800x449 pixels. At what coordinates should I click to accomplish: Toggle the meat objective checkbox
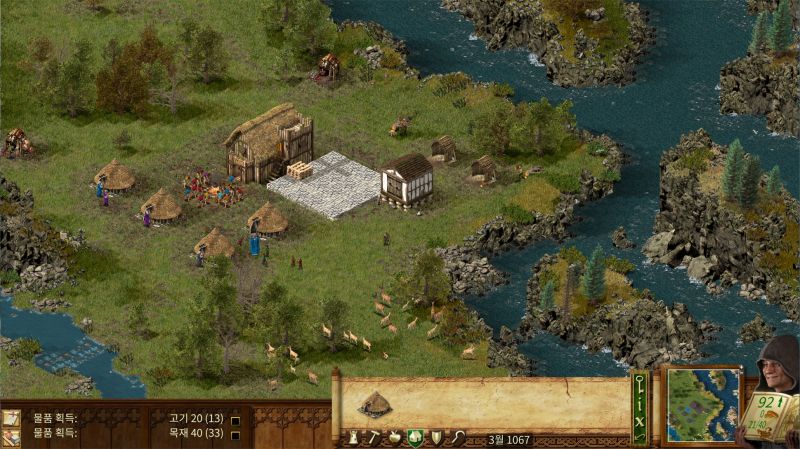[234, 420]
